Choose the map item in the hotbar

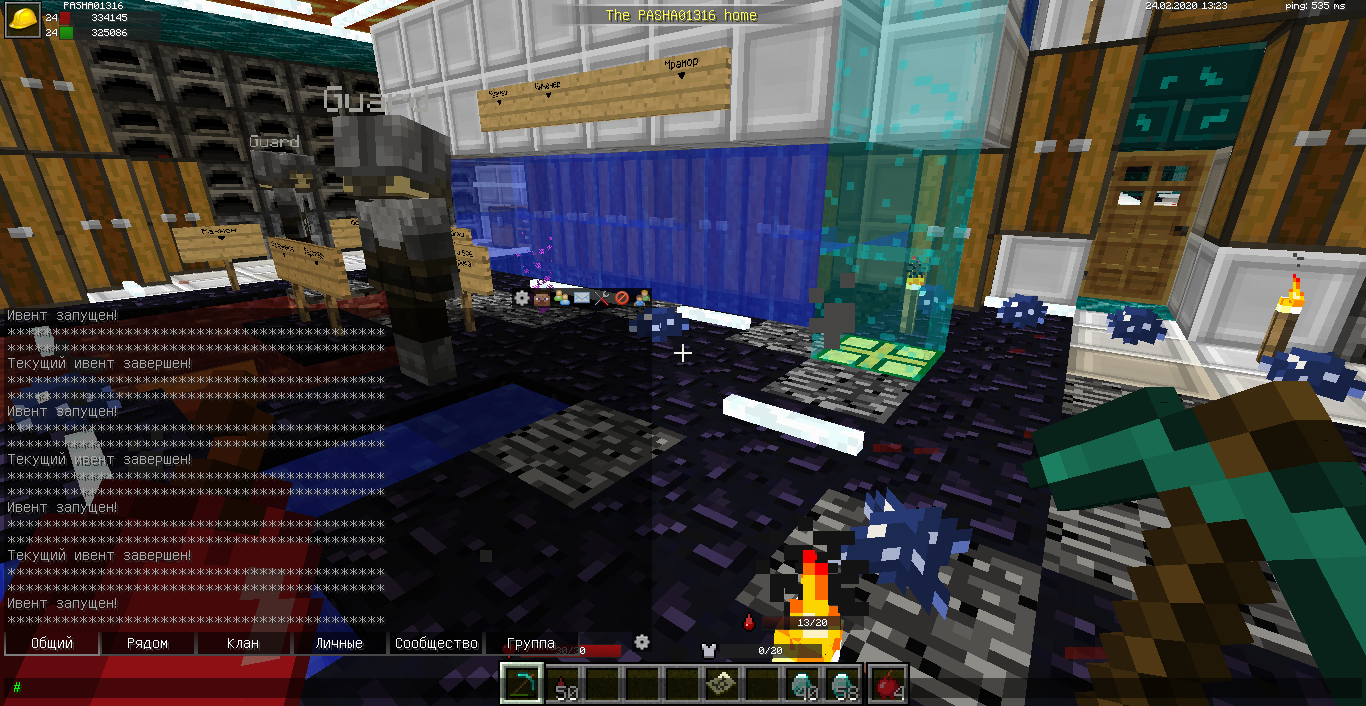[x=724, y=684]
